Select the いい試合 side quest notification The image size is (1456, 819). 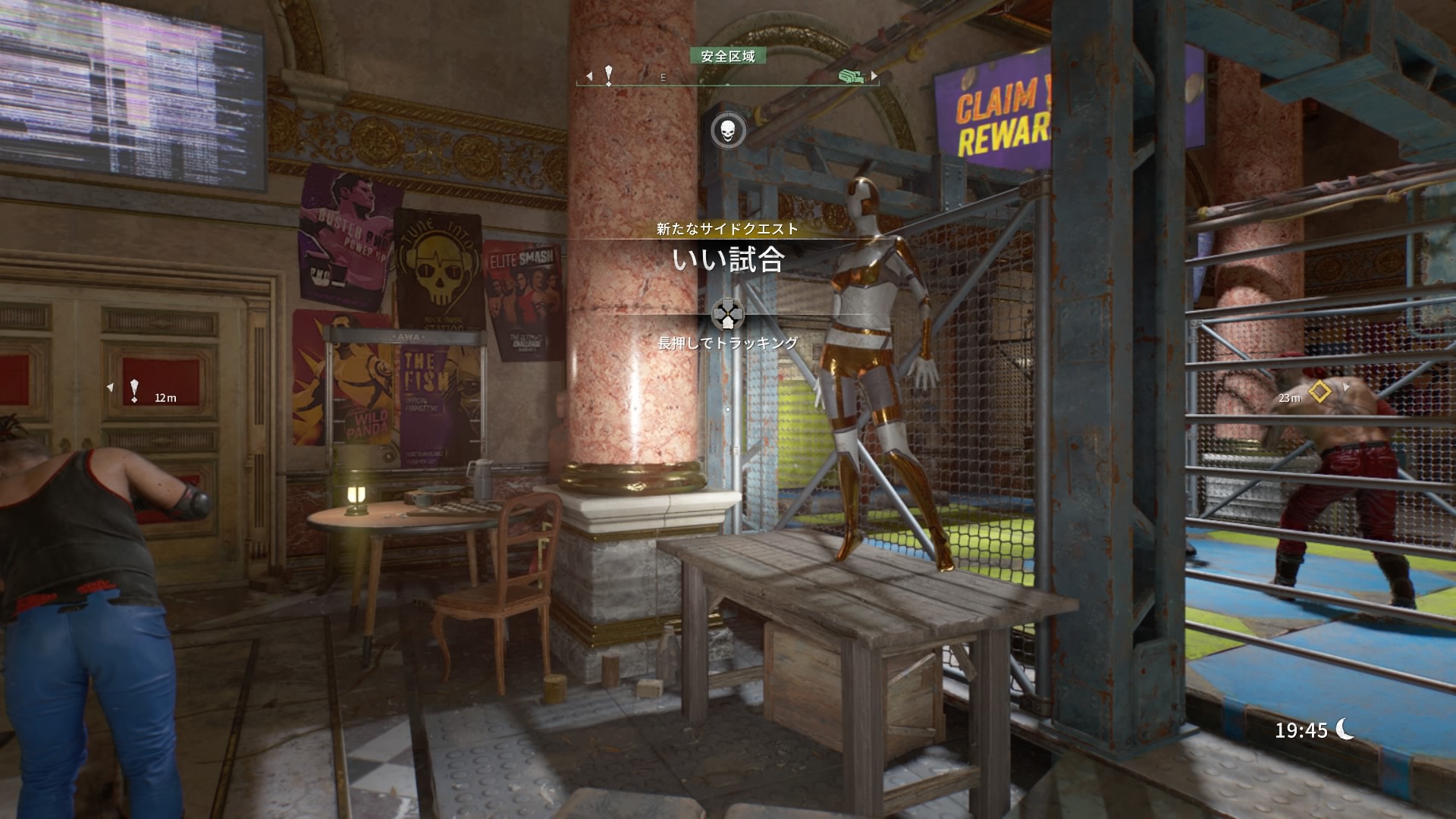pos(727,259)
